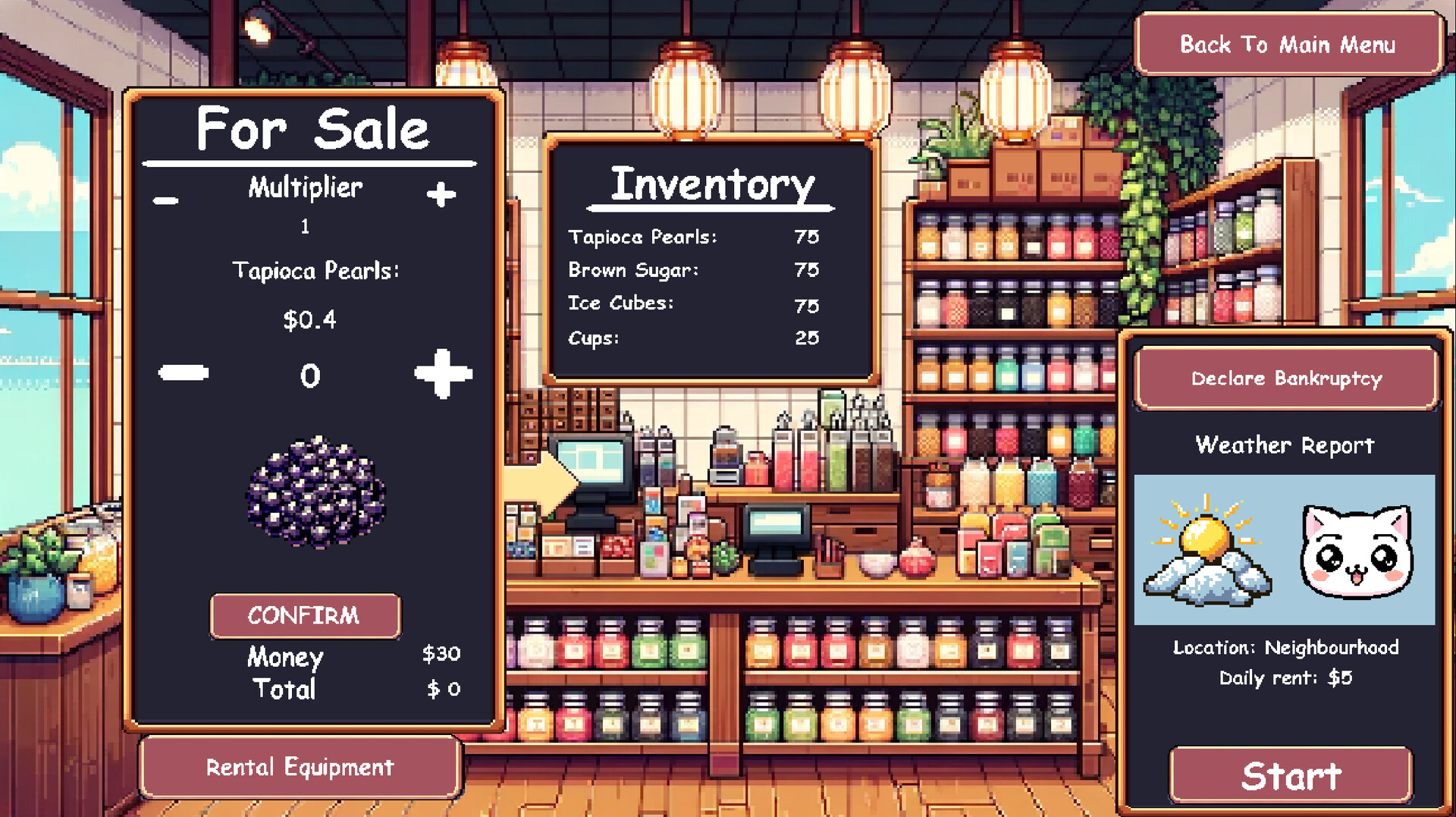
Task: Click the Weather Report forecast image
Action: point(1284,550)
